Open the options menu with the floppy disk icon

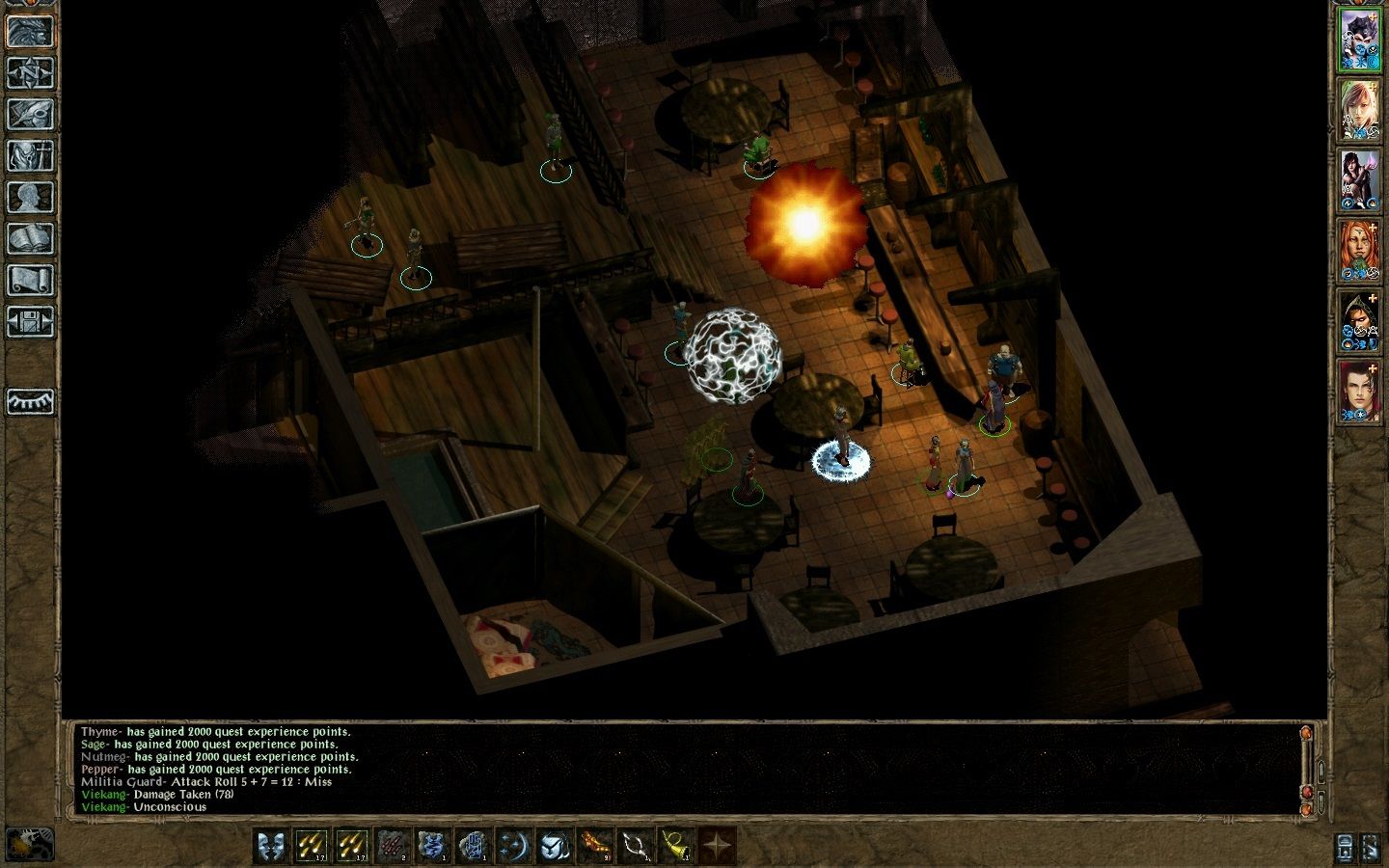tap(30, 321)
